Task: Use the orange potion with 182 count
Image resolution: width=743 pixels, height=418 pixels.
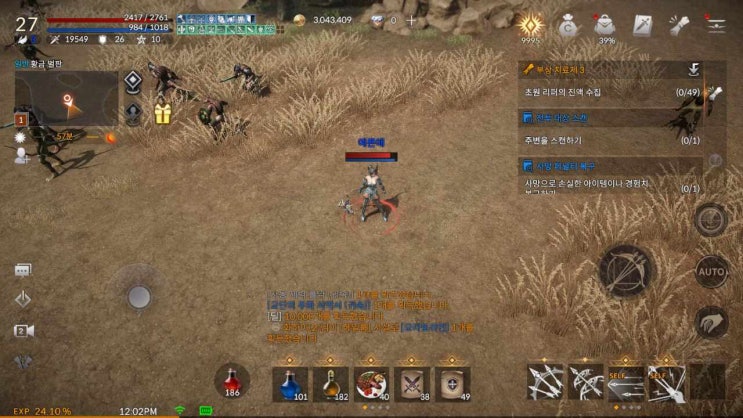Action: click(331, 383)
